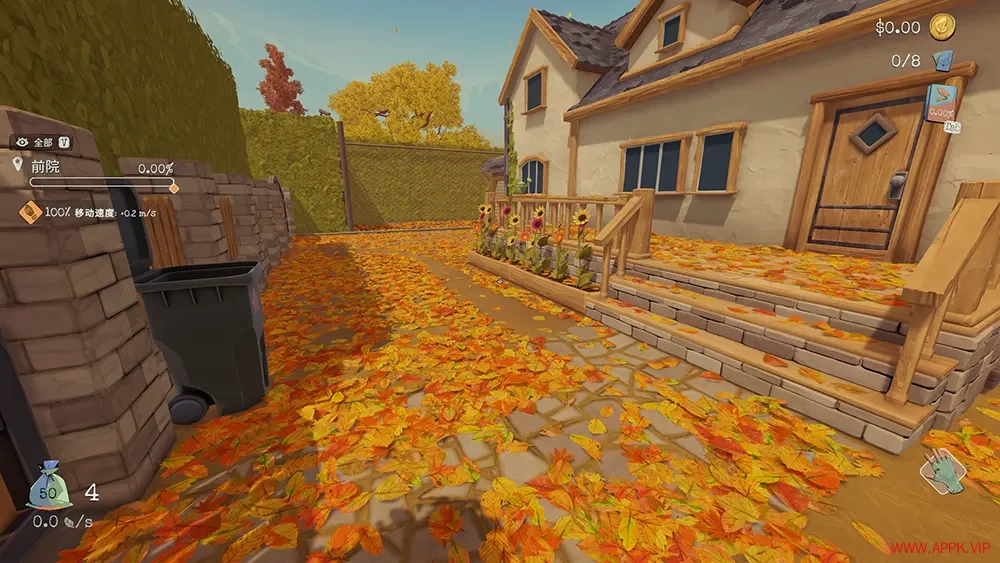Activate the glove tool icon
Image resolution: width=1000 pixels, height=563 pixels.
943,471
